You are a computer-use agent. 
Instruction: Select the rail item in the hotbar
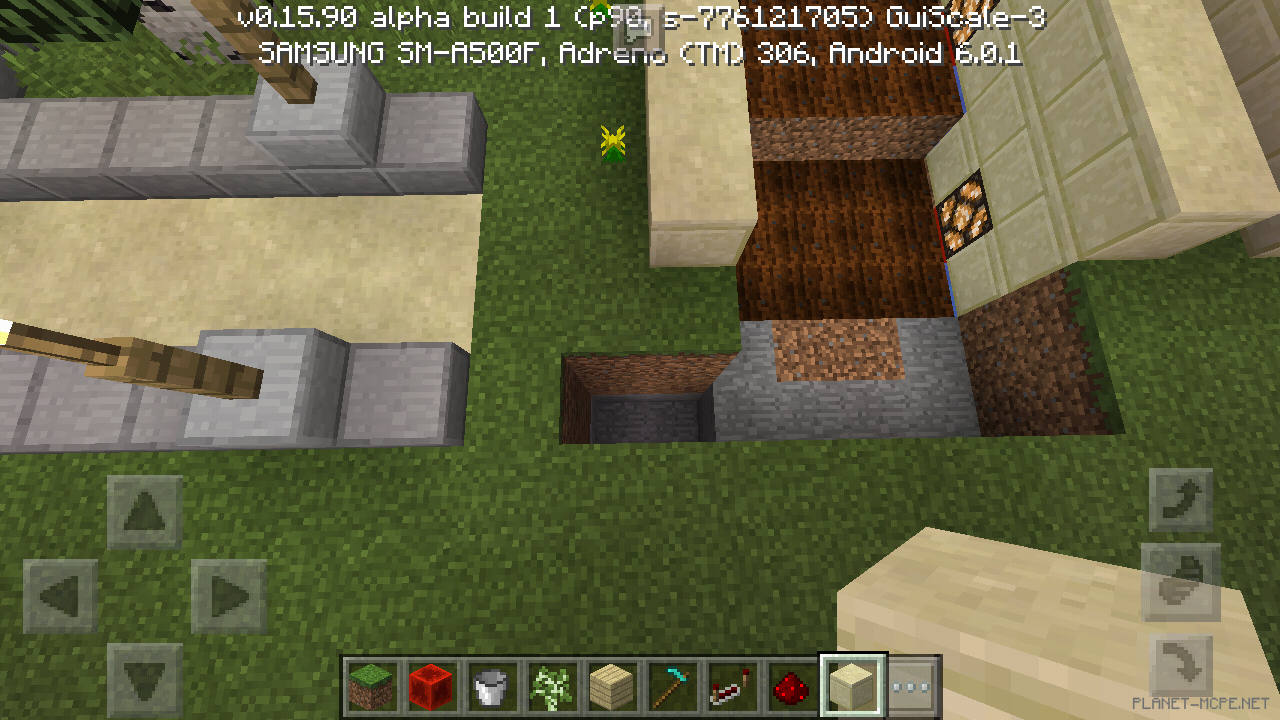[x=731, y=685]
